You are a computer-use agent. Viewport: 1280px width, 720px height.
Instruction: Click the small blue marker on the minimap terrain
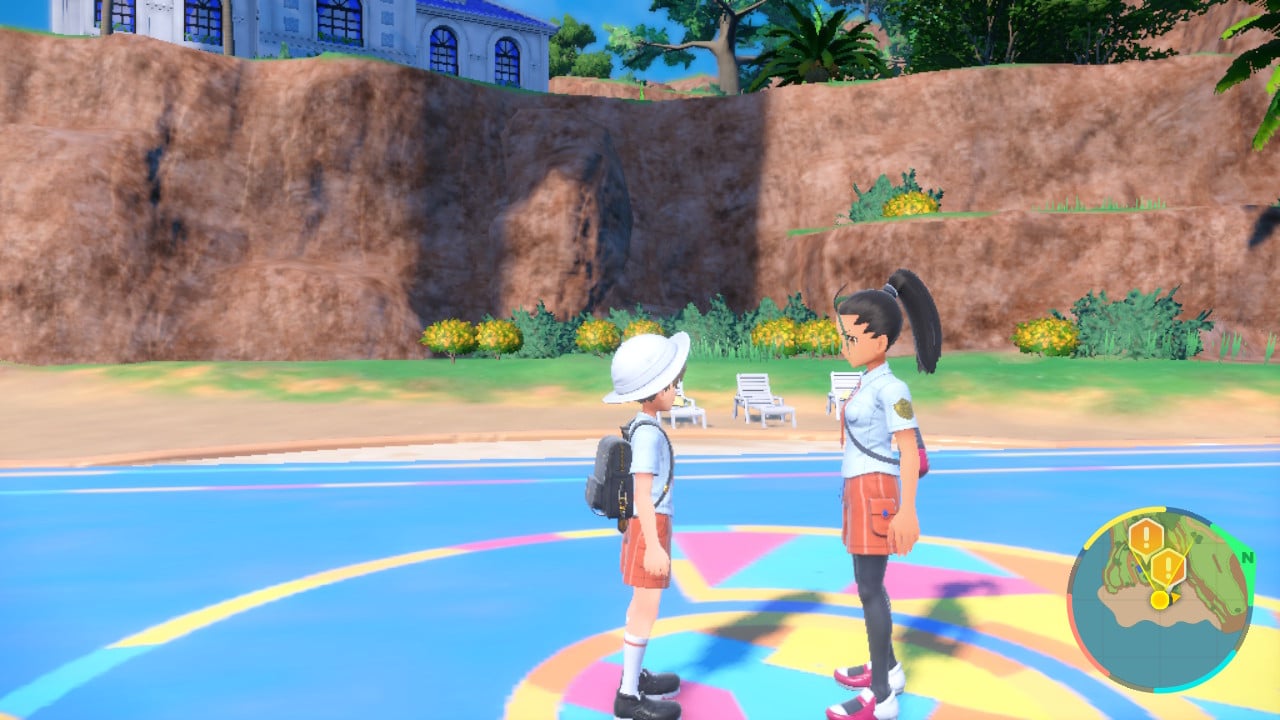(1138, 568)
